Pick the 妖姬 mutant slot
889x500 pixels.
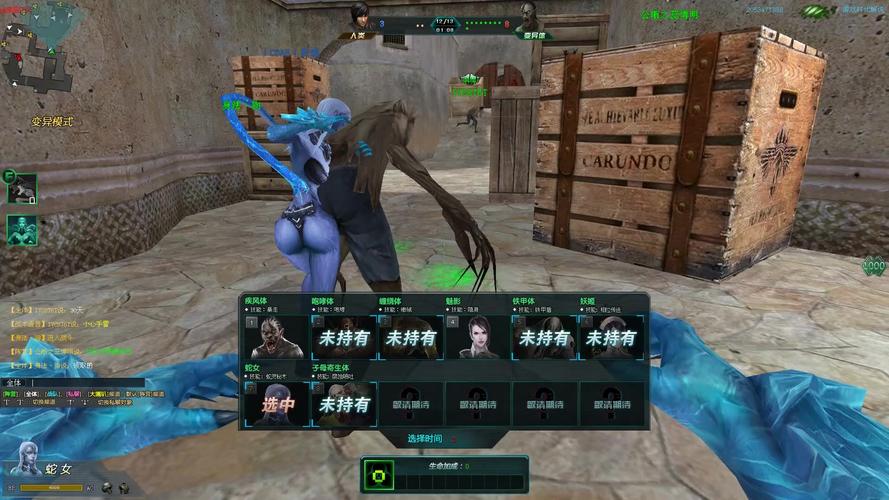pos(610,338)
